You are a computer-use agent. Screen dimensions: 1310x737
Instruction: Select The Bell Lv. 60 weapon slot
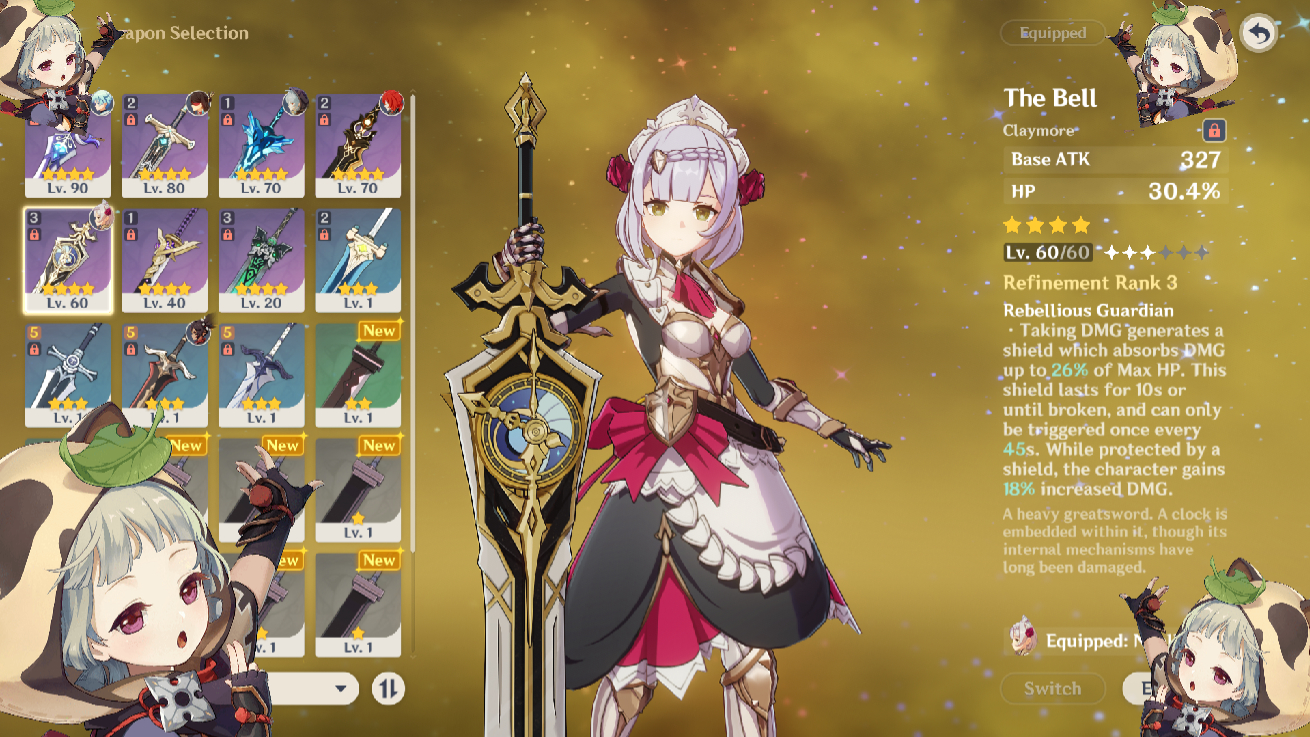click(x=68, y=260)
